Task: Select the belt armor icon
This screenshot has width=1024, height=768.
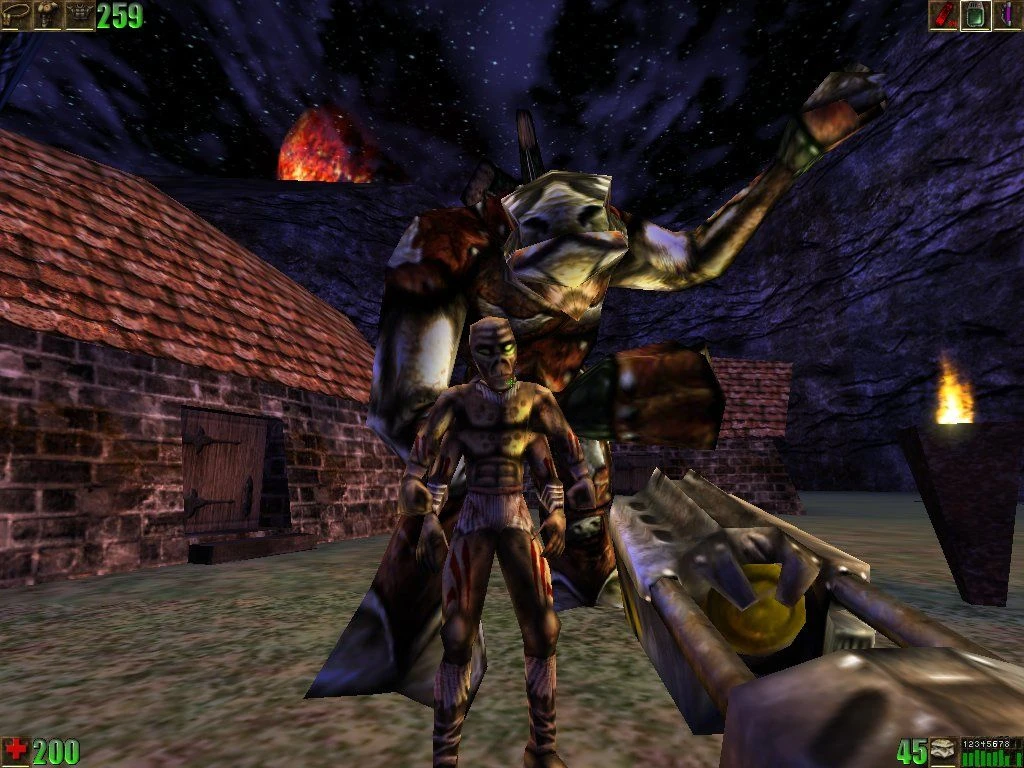Action: click(x=15, y=15)
